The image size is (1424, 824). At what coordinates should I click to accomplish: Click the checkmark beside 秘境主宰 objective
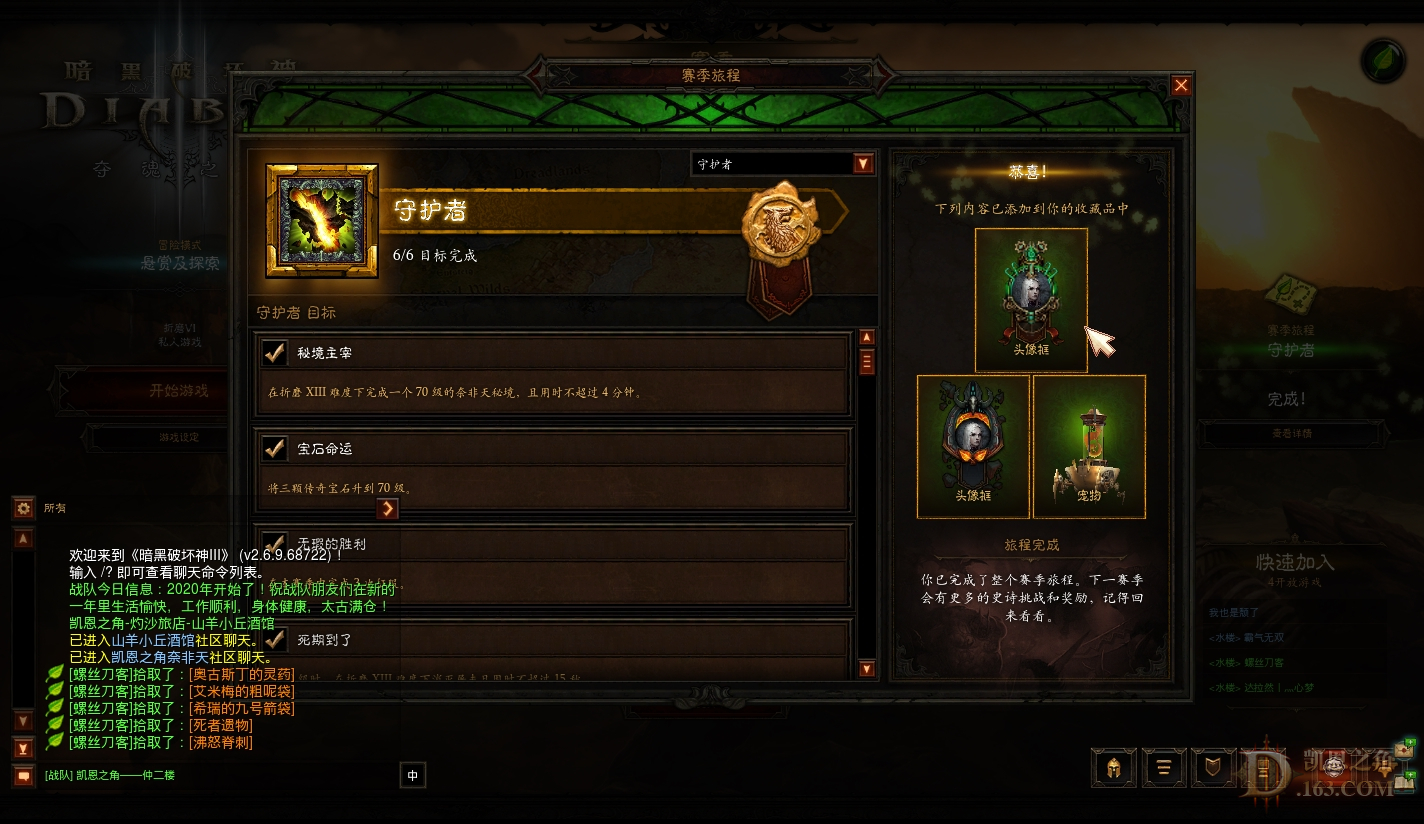tap(275, 351)
